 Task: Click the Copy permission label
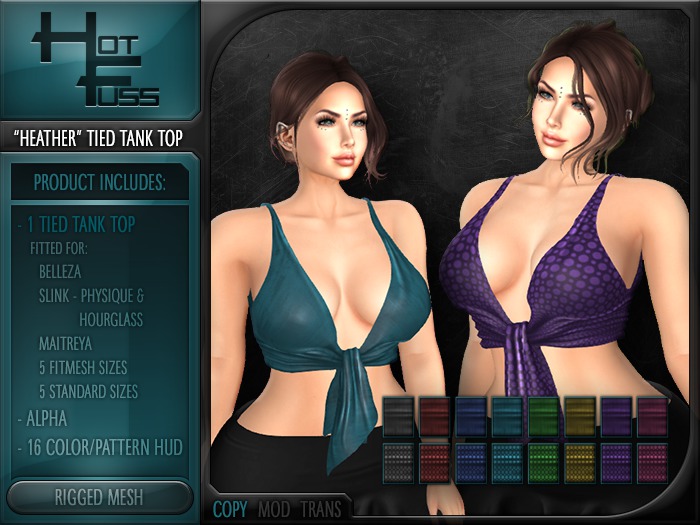230,509
